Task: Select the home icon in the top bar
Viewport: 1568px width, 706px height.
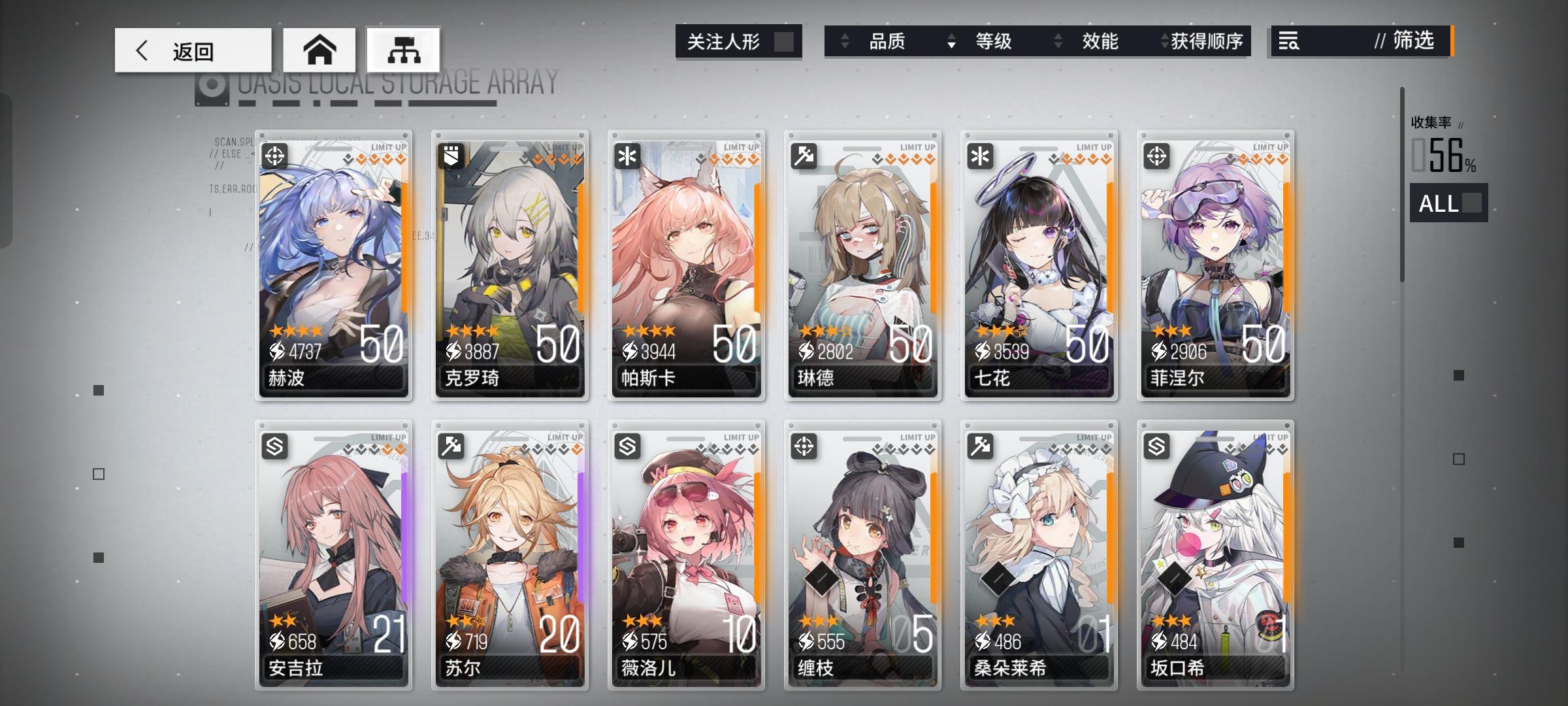Action: (319, 49)
